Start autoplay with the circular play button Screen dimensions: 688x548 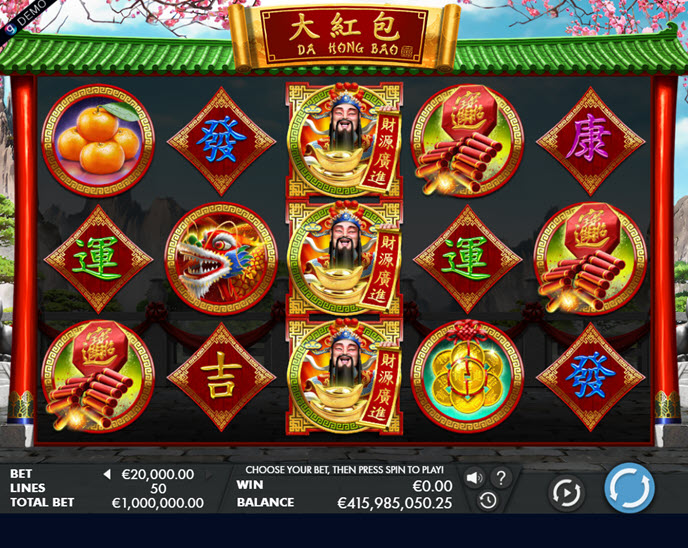click(x=566, y=492)
